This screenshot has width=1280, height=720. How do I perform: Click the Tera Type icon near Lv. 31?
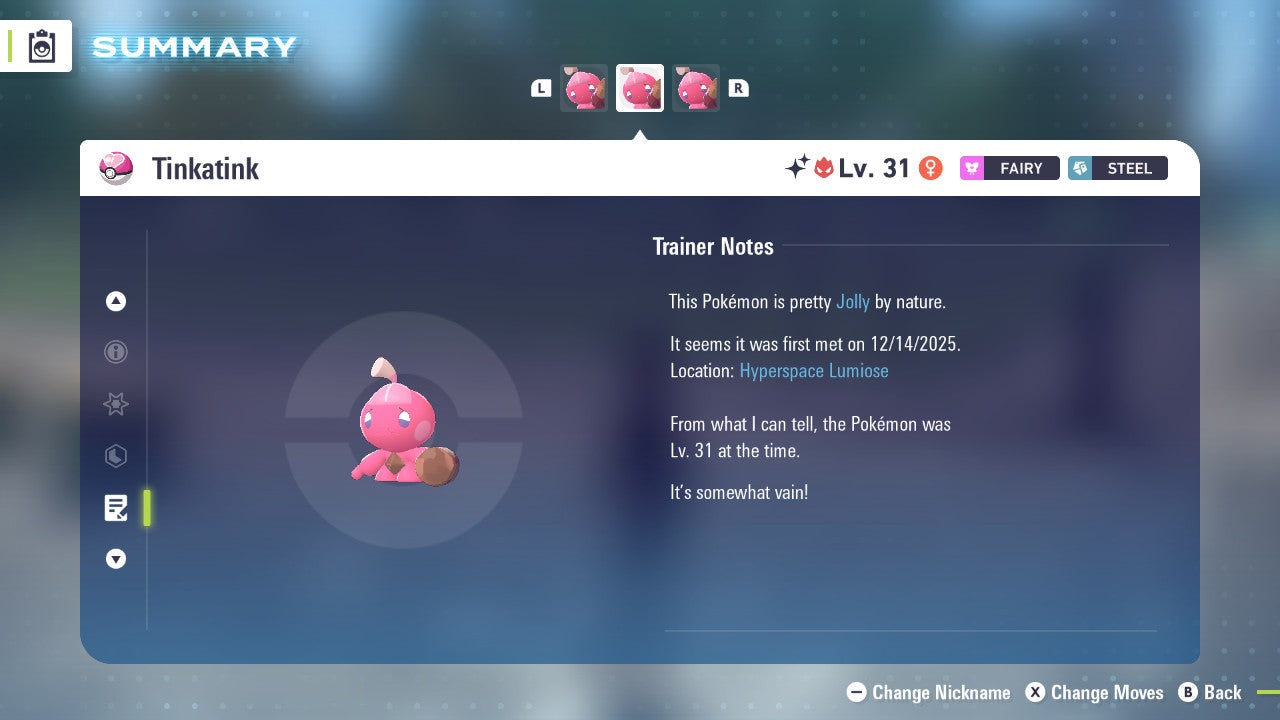(822, 168)
